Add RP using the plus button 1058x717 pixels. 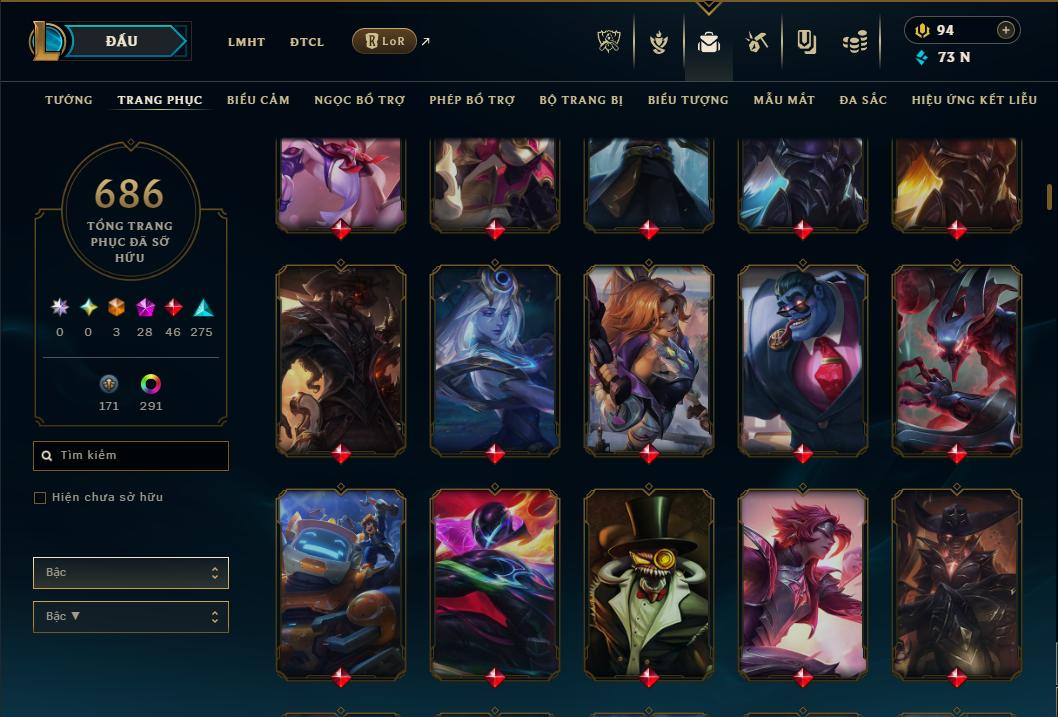1006,30
